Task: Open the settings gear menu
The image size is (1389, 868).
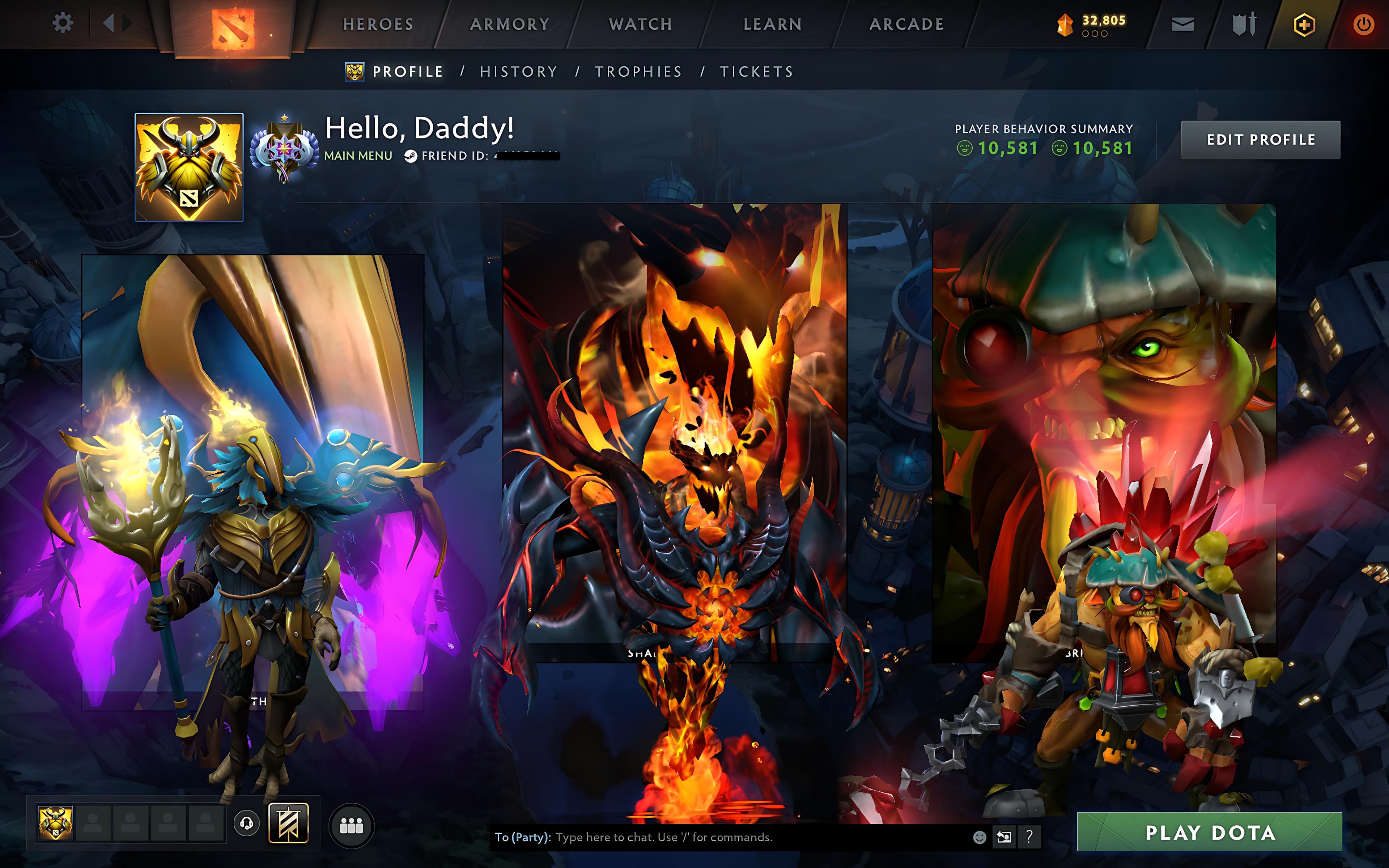Action: point(63,24)
